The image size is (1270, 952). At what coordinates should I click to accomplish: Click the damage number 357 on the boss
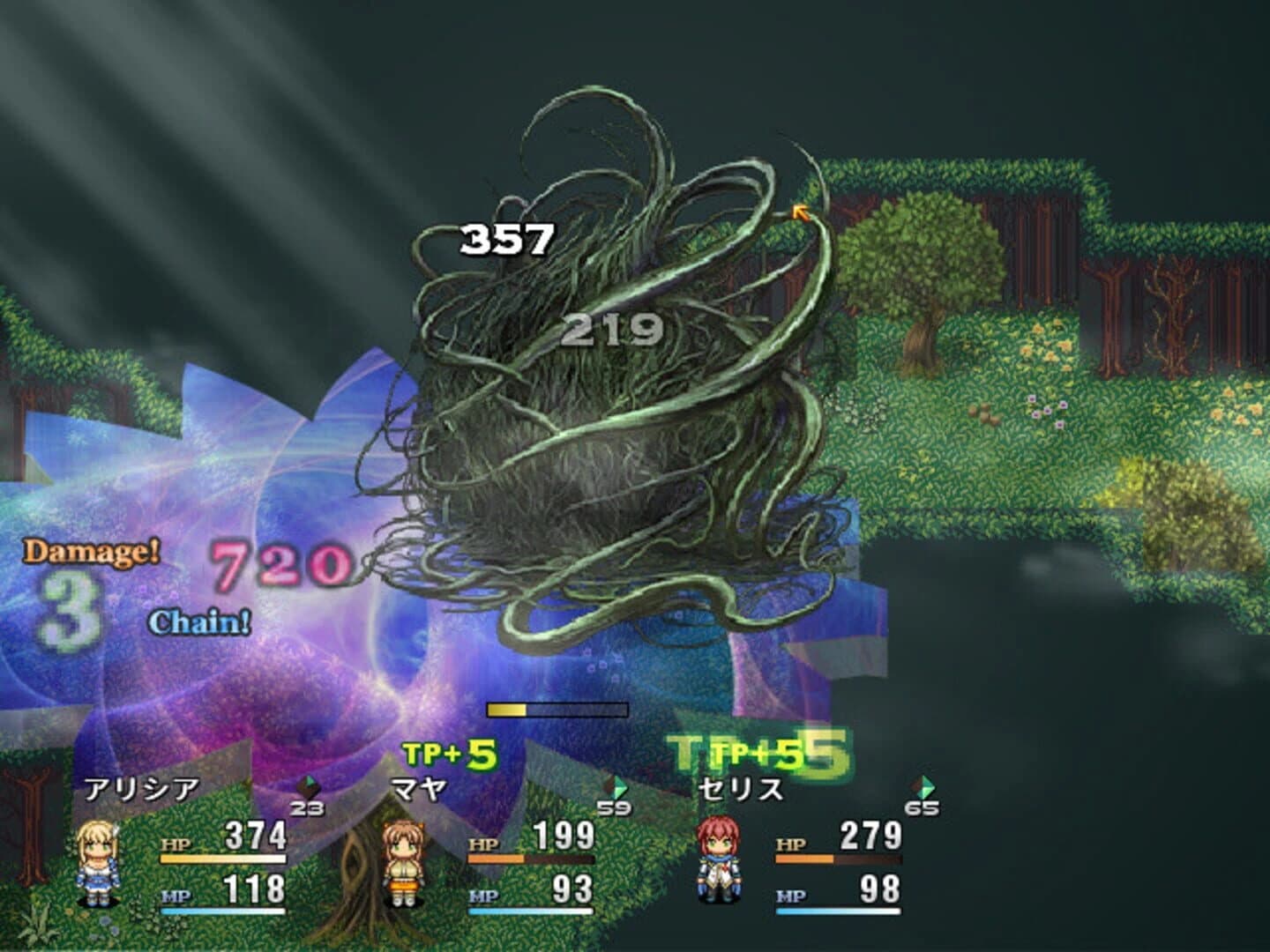506,238
